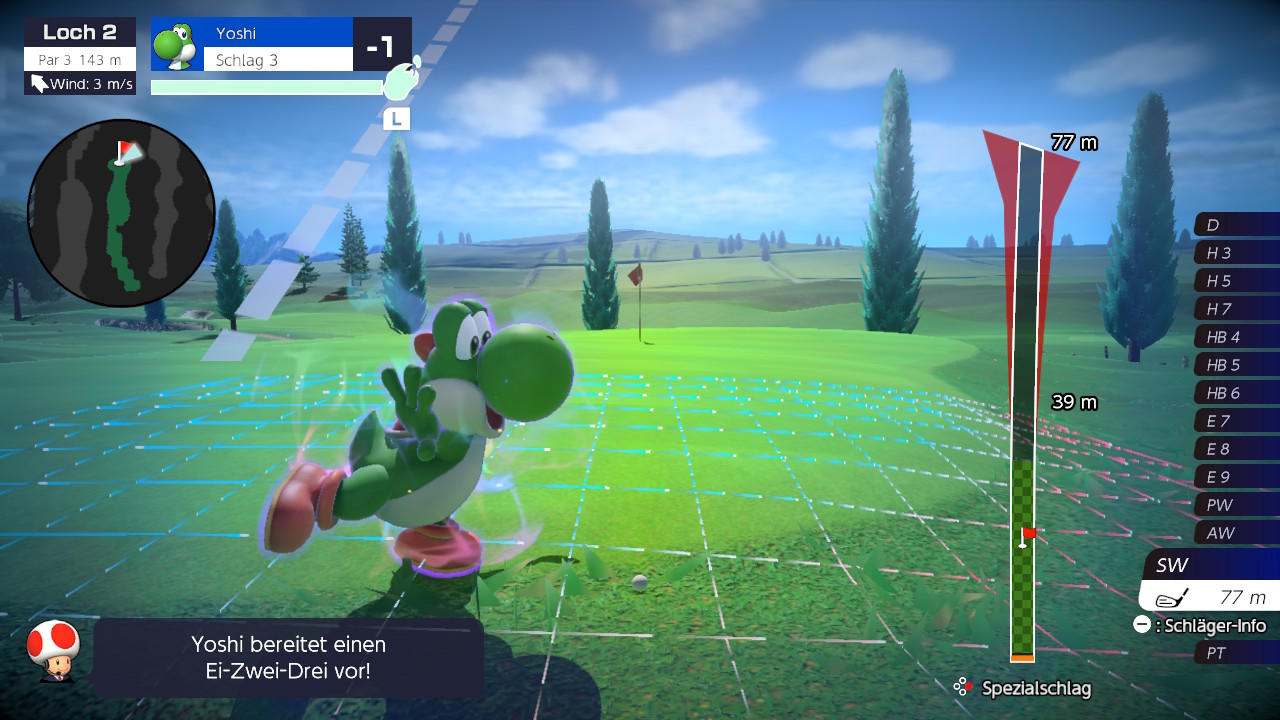Viewport: 1280px width, 720px height.
Task: Show the Schläger-Info club details
Action: pyautogui.click(x=1200, y=626)
